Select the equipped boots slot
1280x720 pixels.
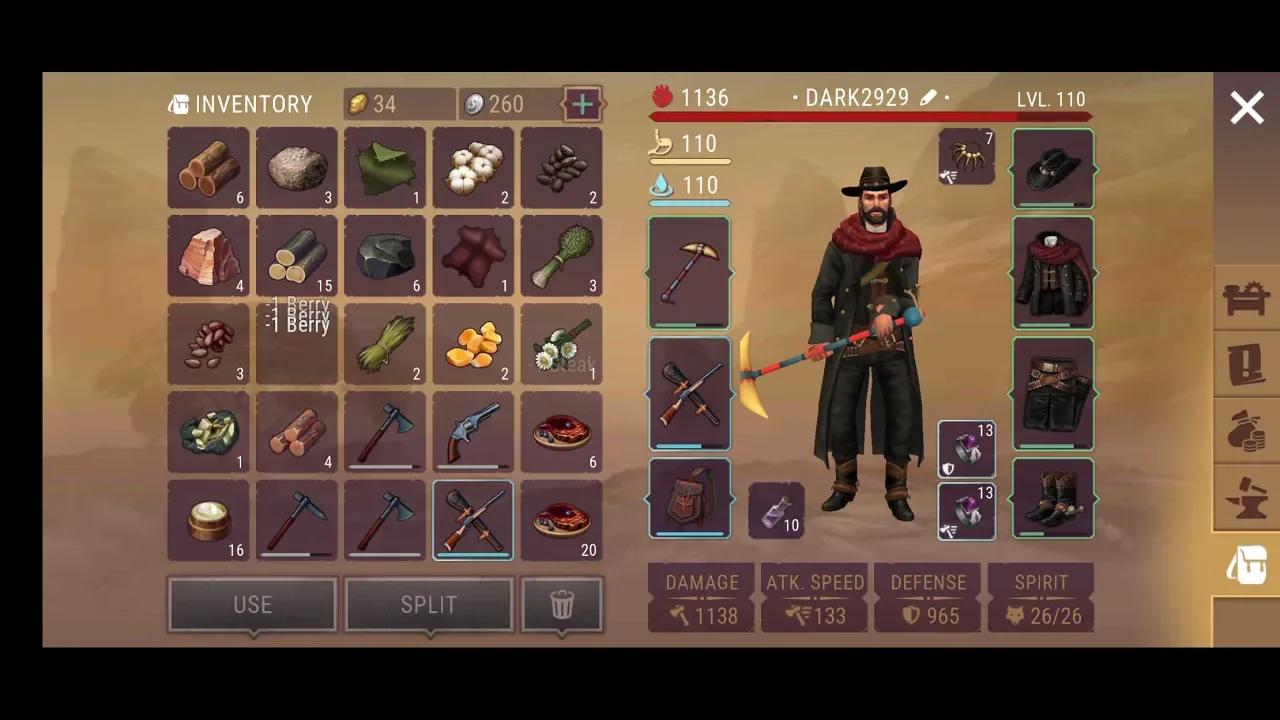point(1053,498)
